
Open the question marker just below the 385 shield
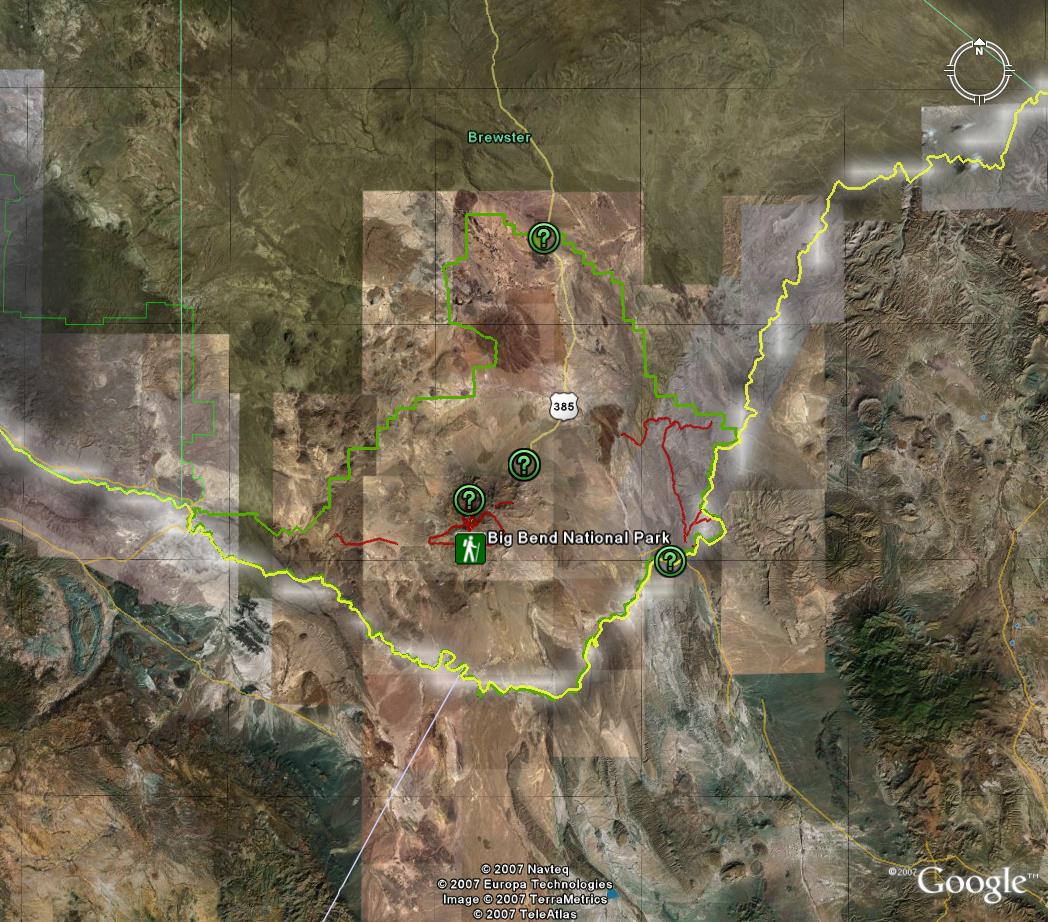523,464
